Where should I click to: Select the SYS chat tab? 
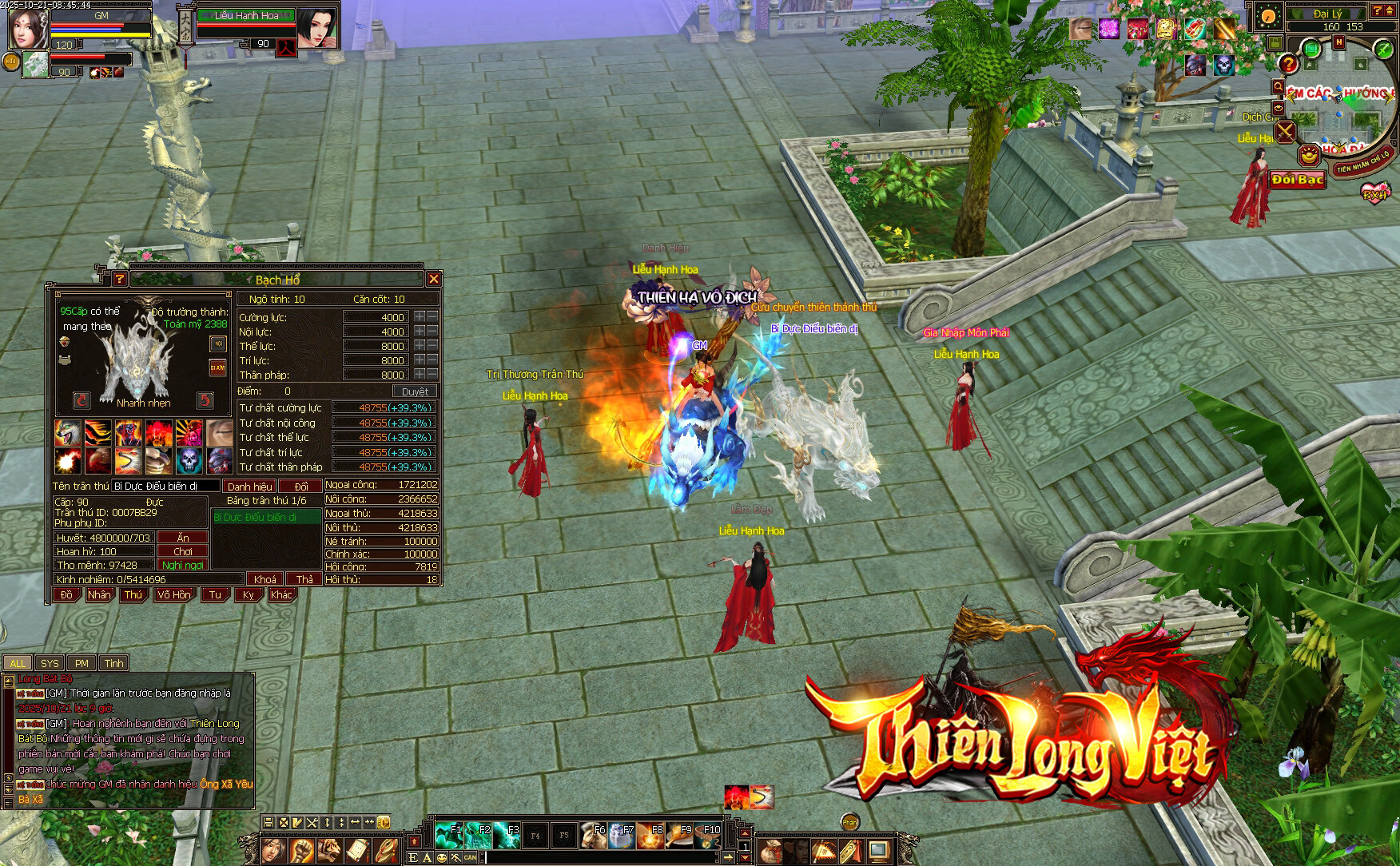click(x=50, y=663)
